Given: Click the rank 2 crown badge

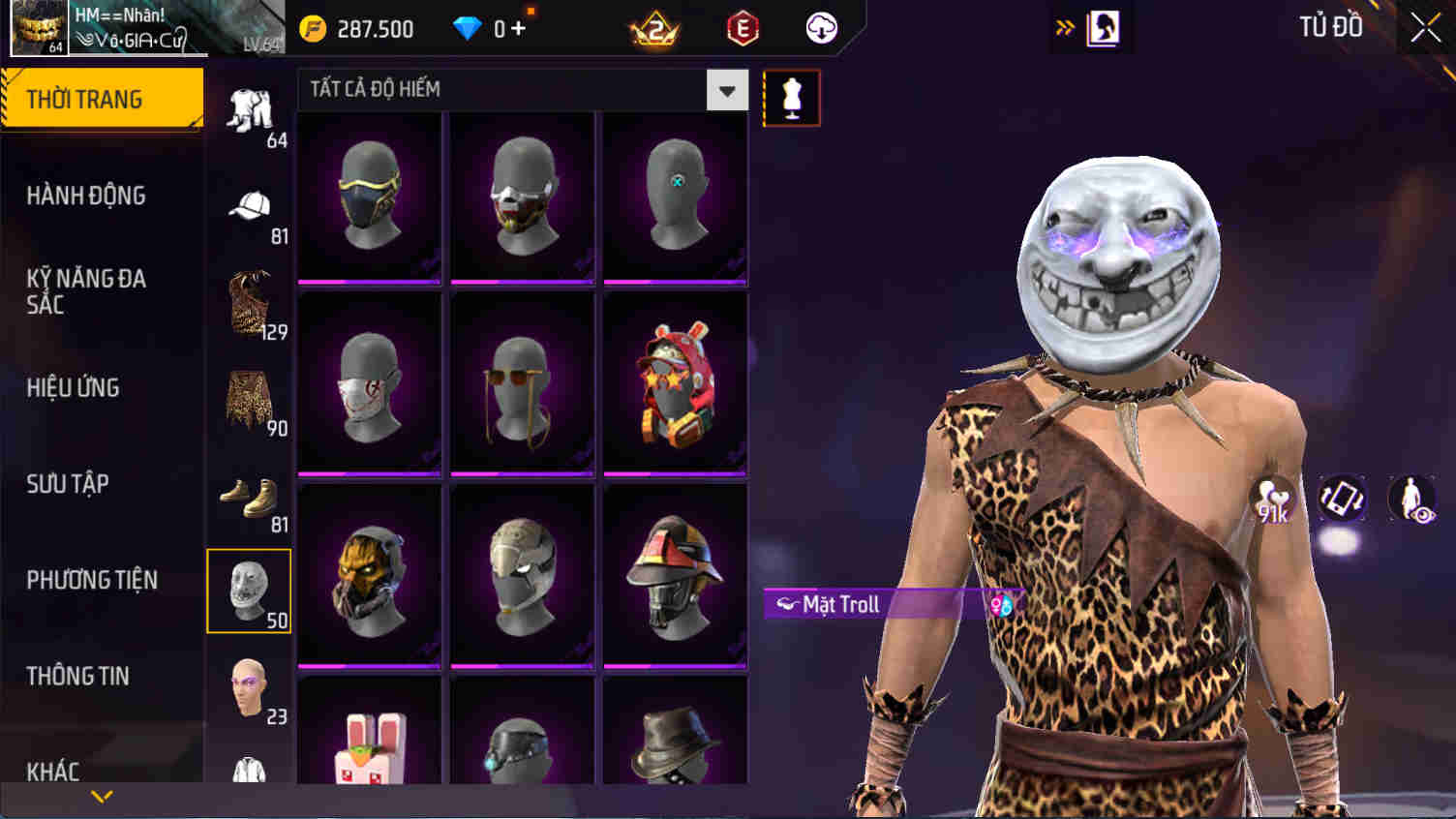Looking at the screenshot, I should [x=654, y=28].
